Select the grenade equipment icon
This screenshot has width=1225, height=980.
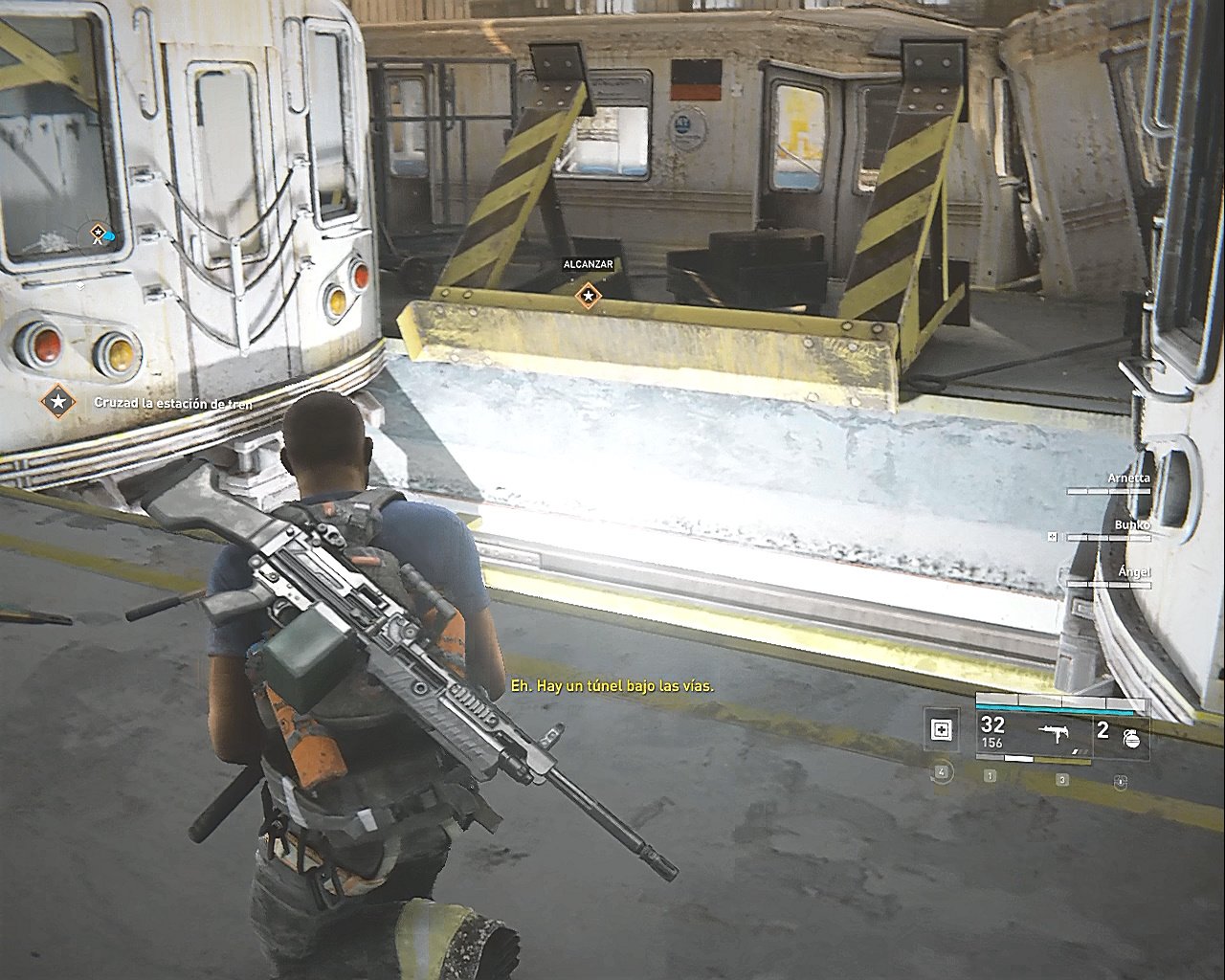click(1131, 737)
